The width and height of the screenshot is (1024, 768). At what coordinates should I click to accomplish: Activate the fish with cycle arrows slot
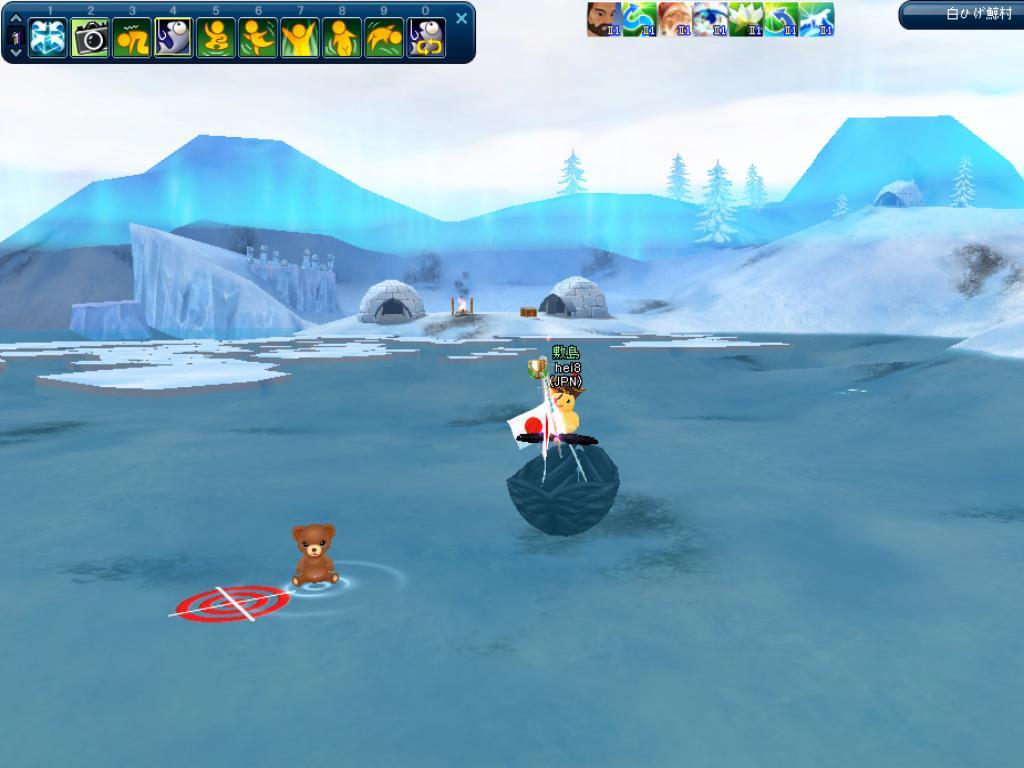click(x=426, y=38)
